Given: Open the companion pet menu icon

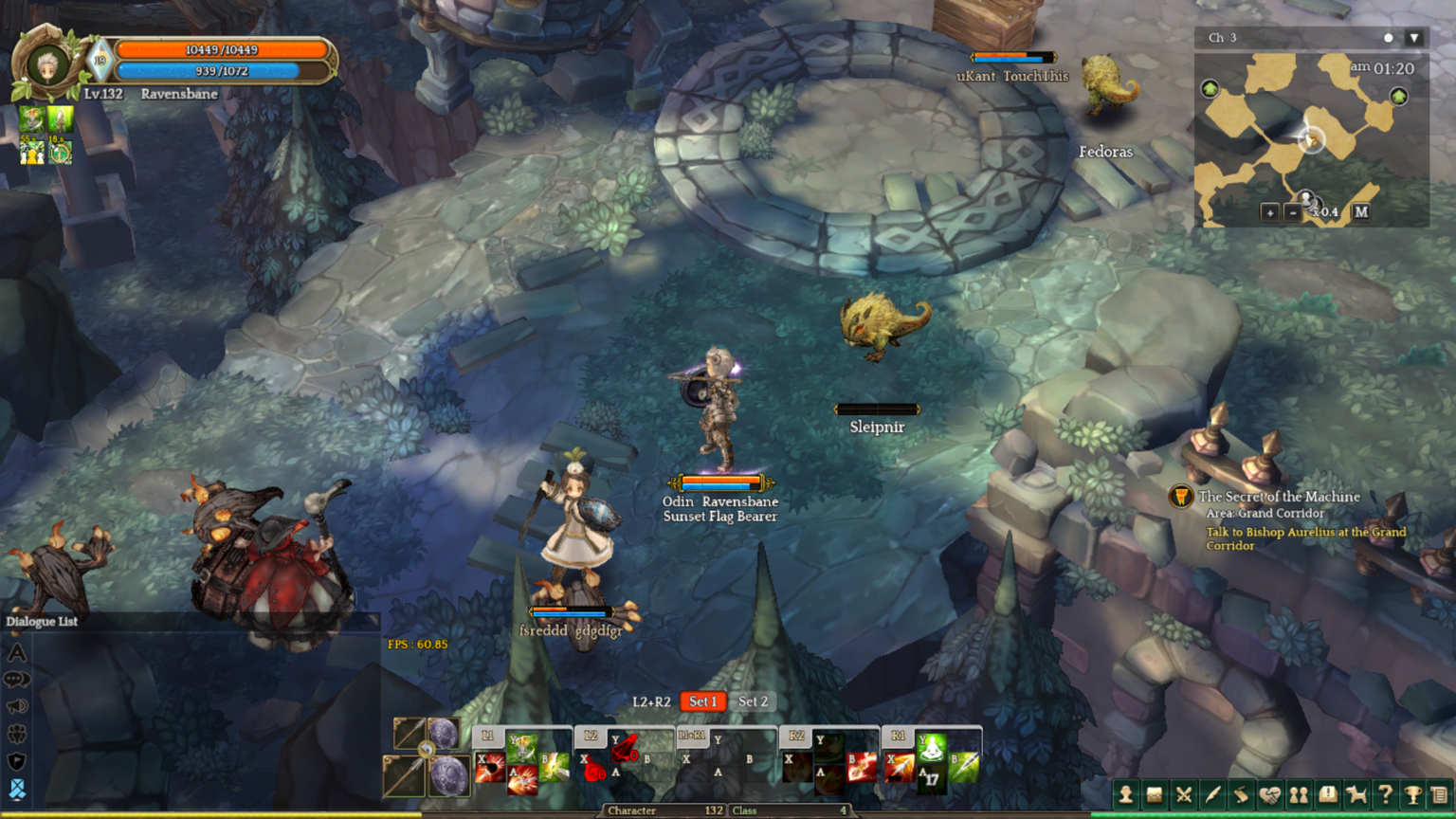Looking at the screenshot, I should pos(1356,794).
